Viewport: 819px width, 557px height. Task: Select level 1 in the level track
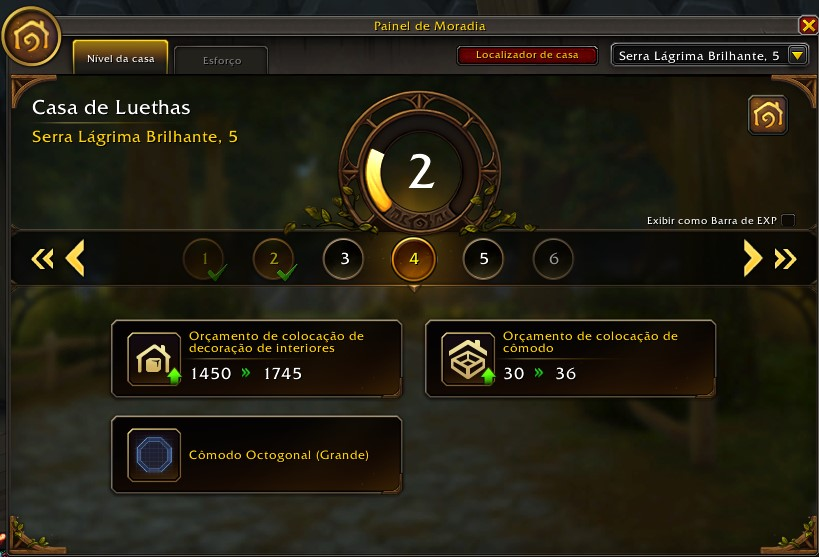204,259
